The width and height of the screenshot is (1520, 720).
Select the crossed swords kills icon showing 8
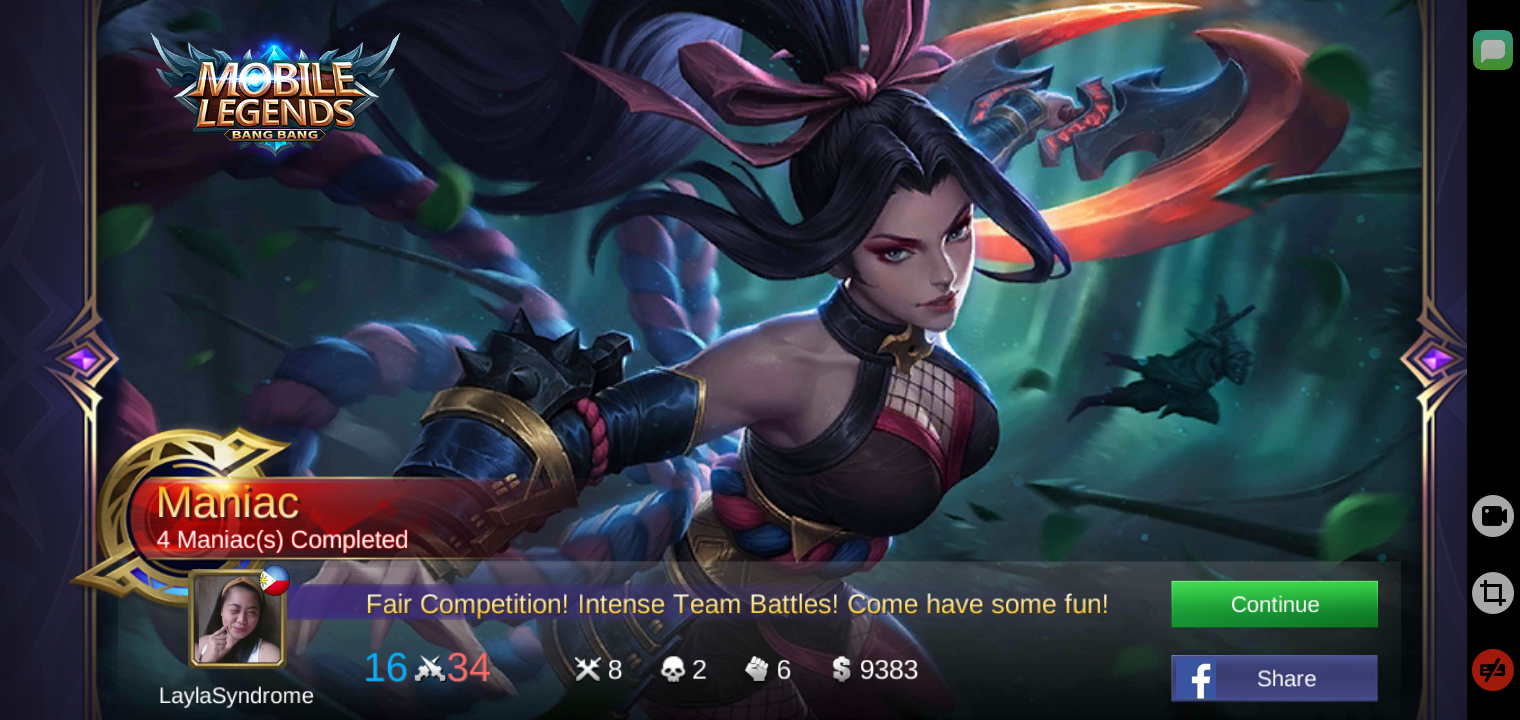point(589,670)
